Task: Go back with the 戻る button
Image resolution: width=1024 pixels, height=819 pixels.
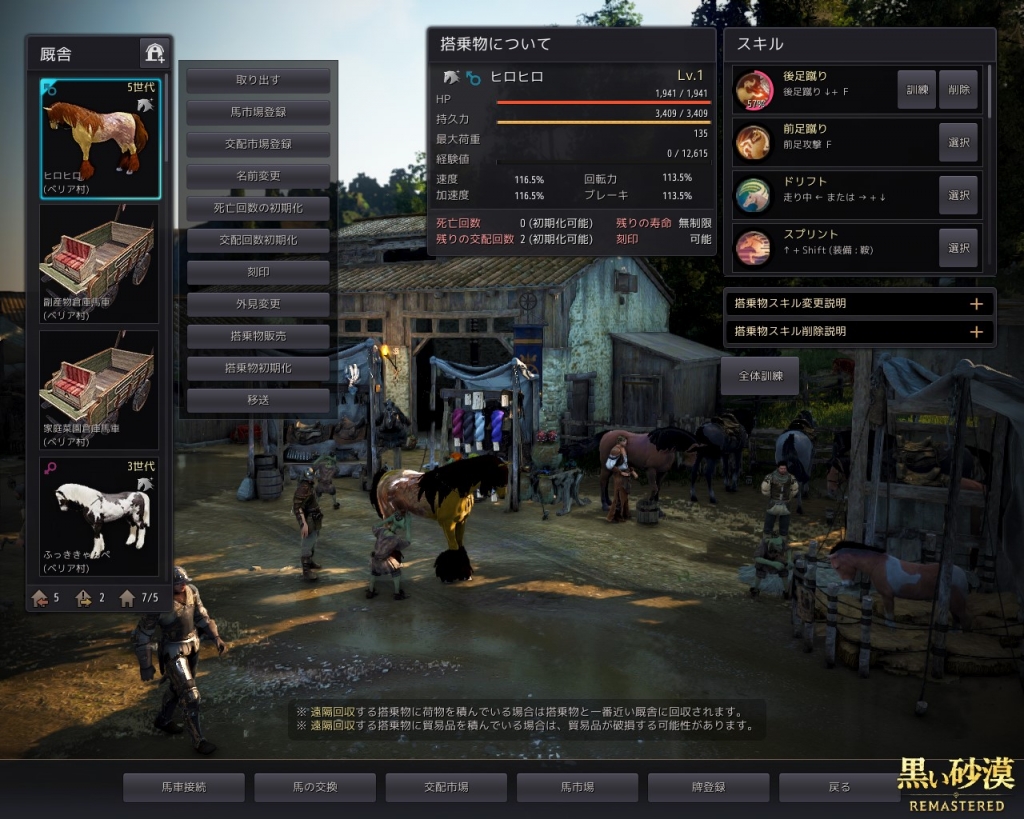Action: 839,787
